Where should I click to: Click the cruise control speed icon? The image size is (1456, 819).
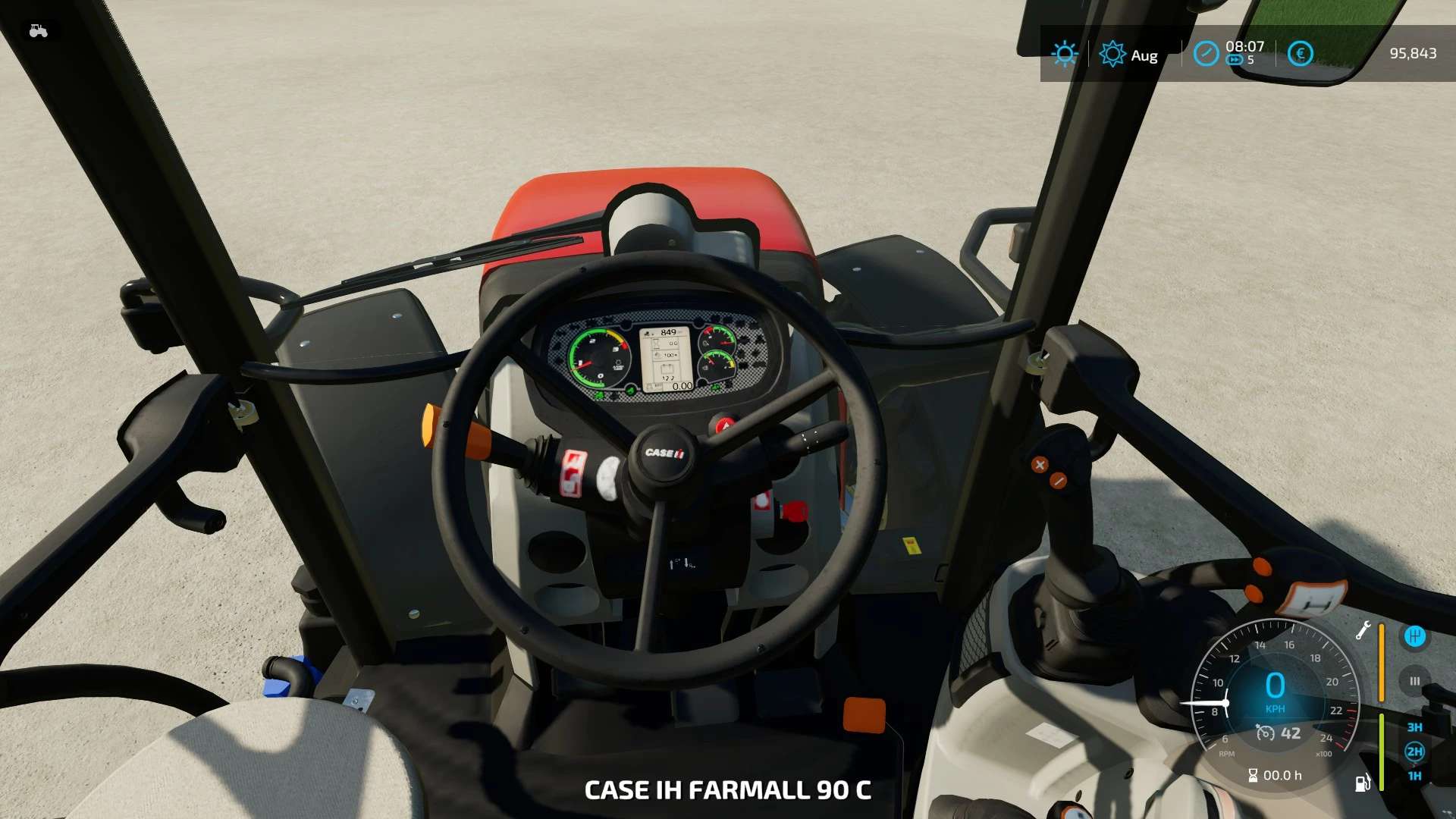click(1265, 733)
